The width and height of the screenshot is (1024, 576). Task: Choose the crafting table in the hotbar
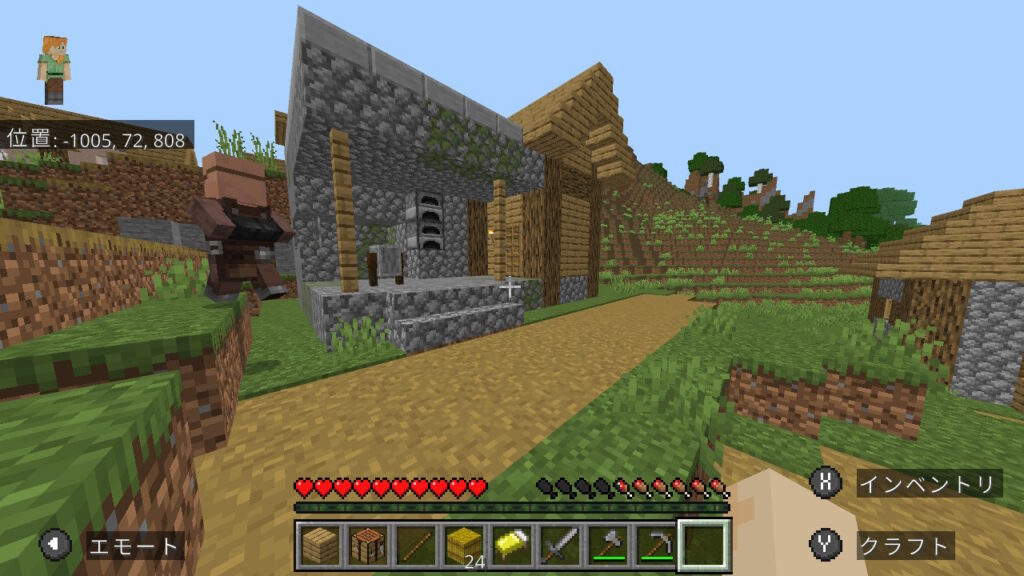368,546
